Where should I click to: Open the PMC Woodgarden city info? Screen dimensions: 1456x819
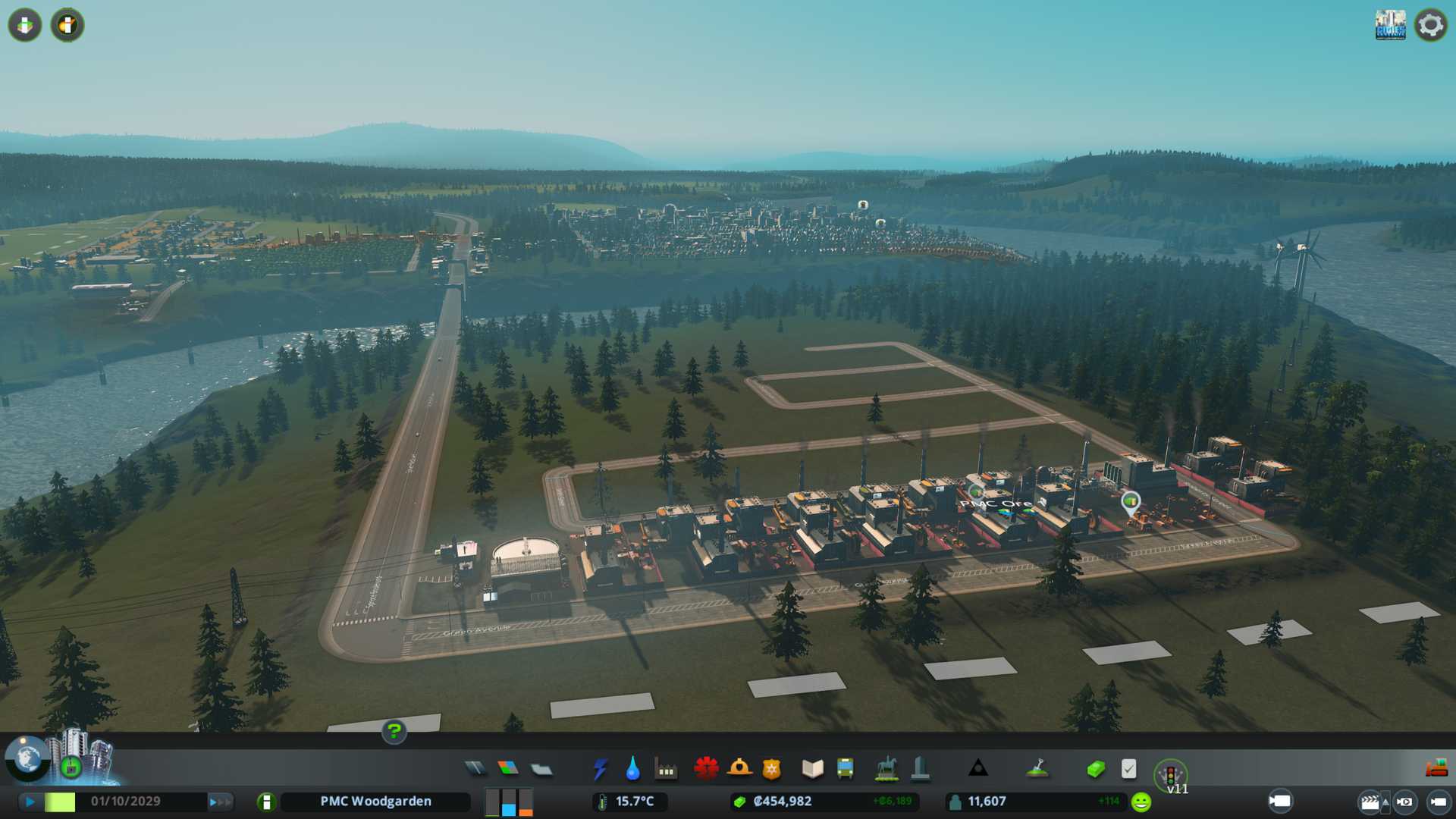375,802
